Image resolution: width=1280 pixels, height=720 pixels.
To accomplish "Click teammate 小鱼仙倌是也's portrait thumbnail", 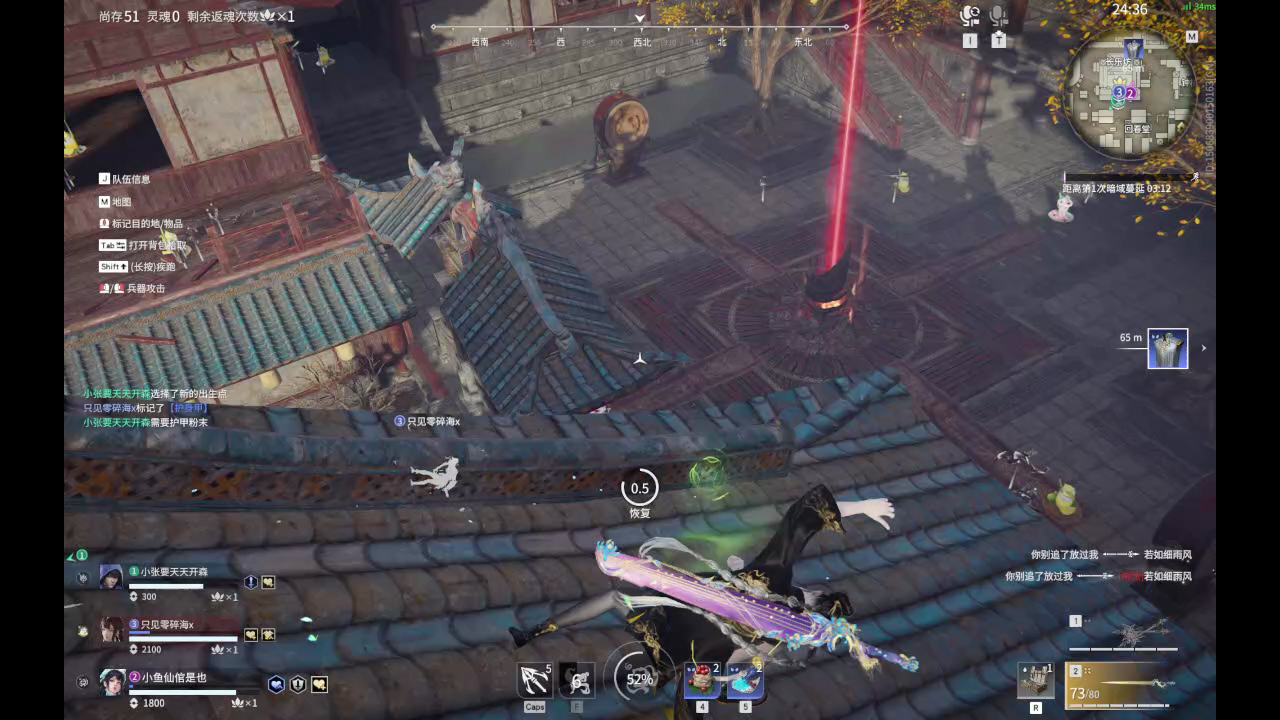I will tap(112, 682).
